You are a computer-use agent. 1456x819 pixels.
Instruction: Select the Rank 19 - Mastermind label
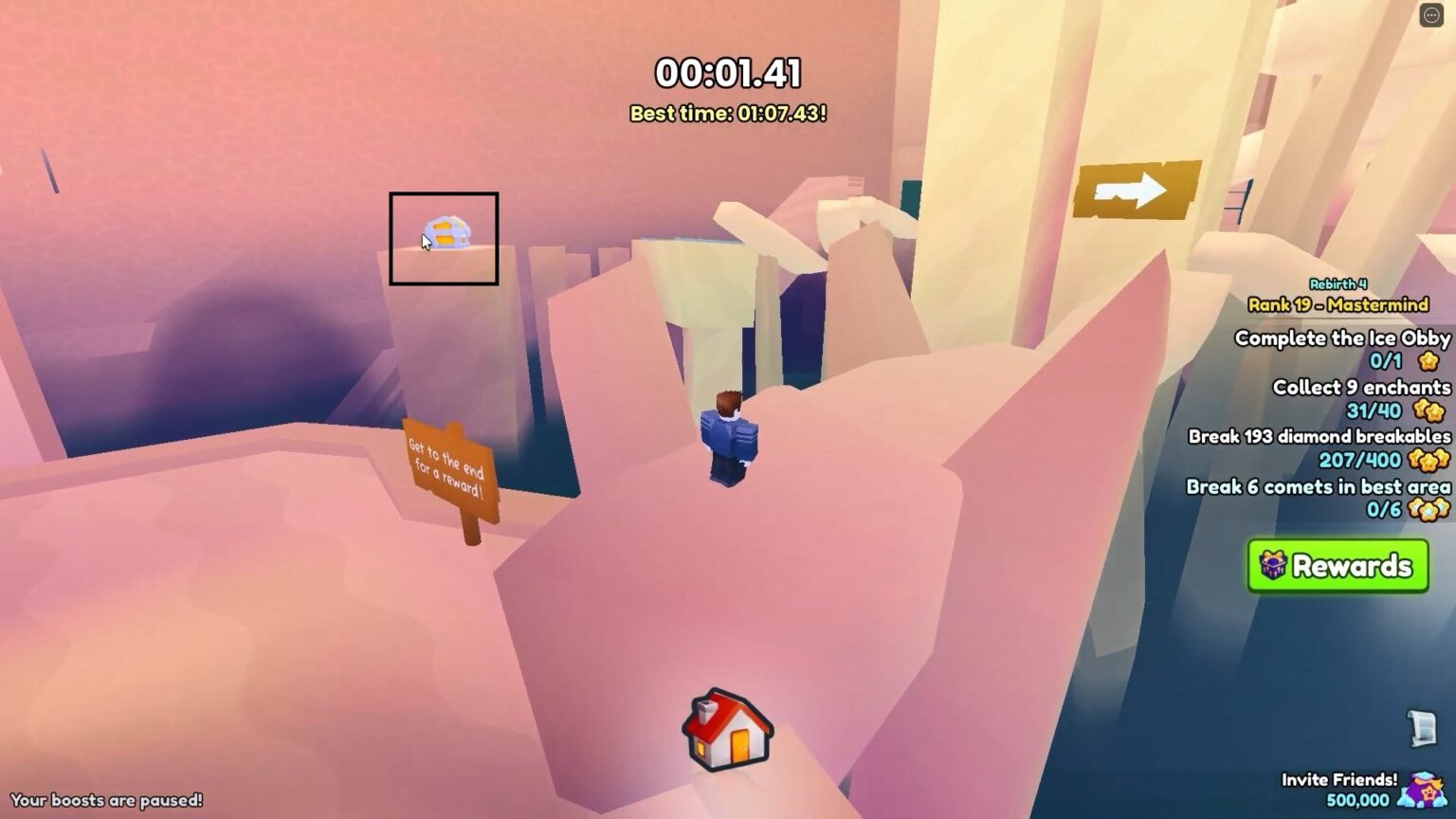coord(1339,305)
